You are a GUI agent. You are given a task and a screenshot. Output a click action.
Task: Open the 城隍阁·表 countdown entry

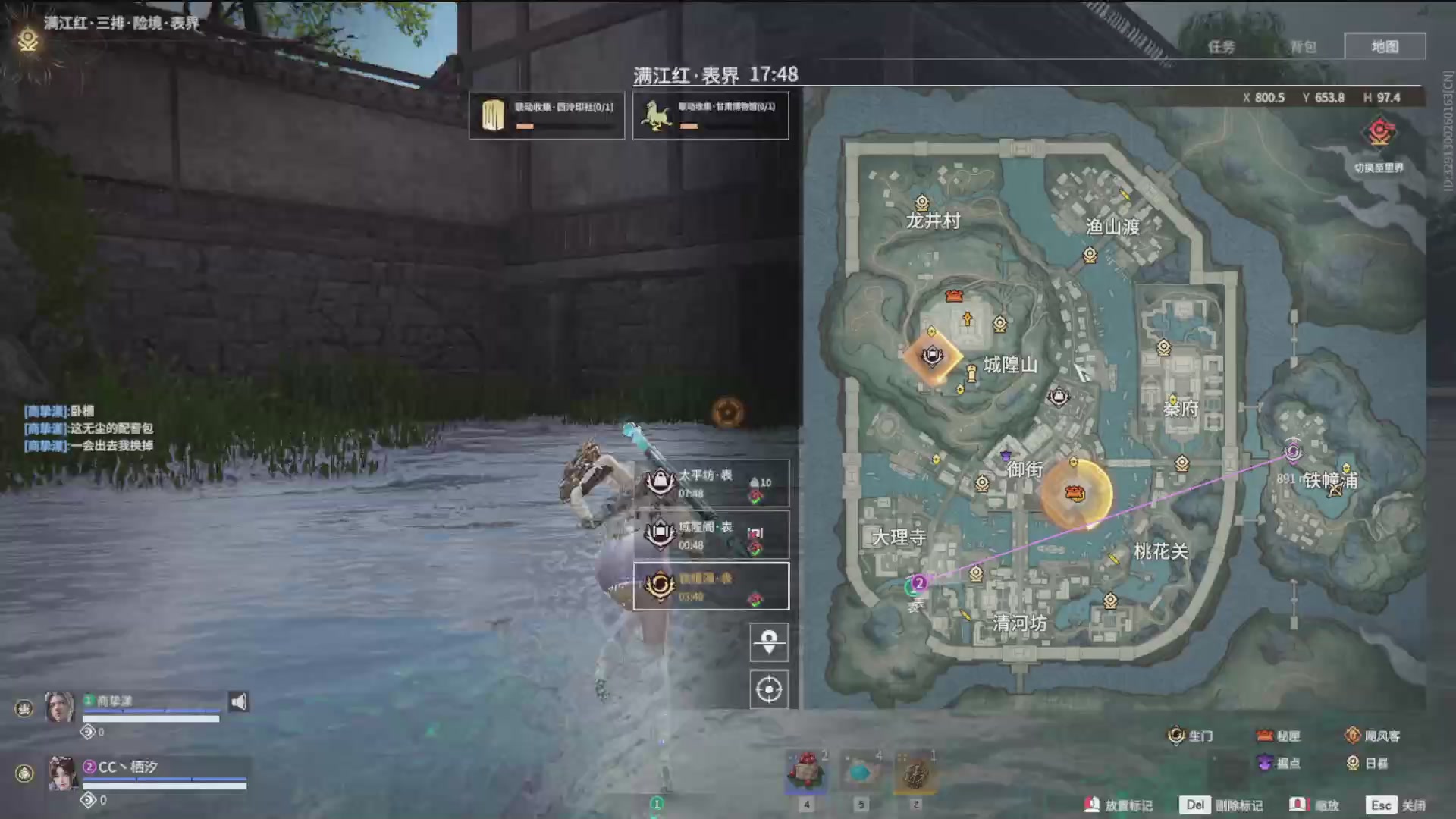pyautogui.click(x=698, y=534)
